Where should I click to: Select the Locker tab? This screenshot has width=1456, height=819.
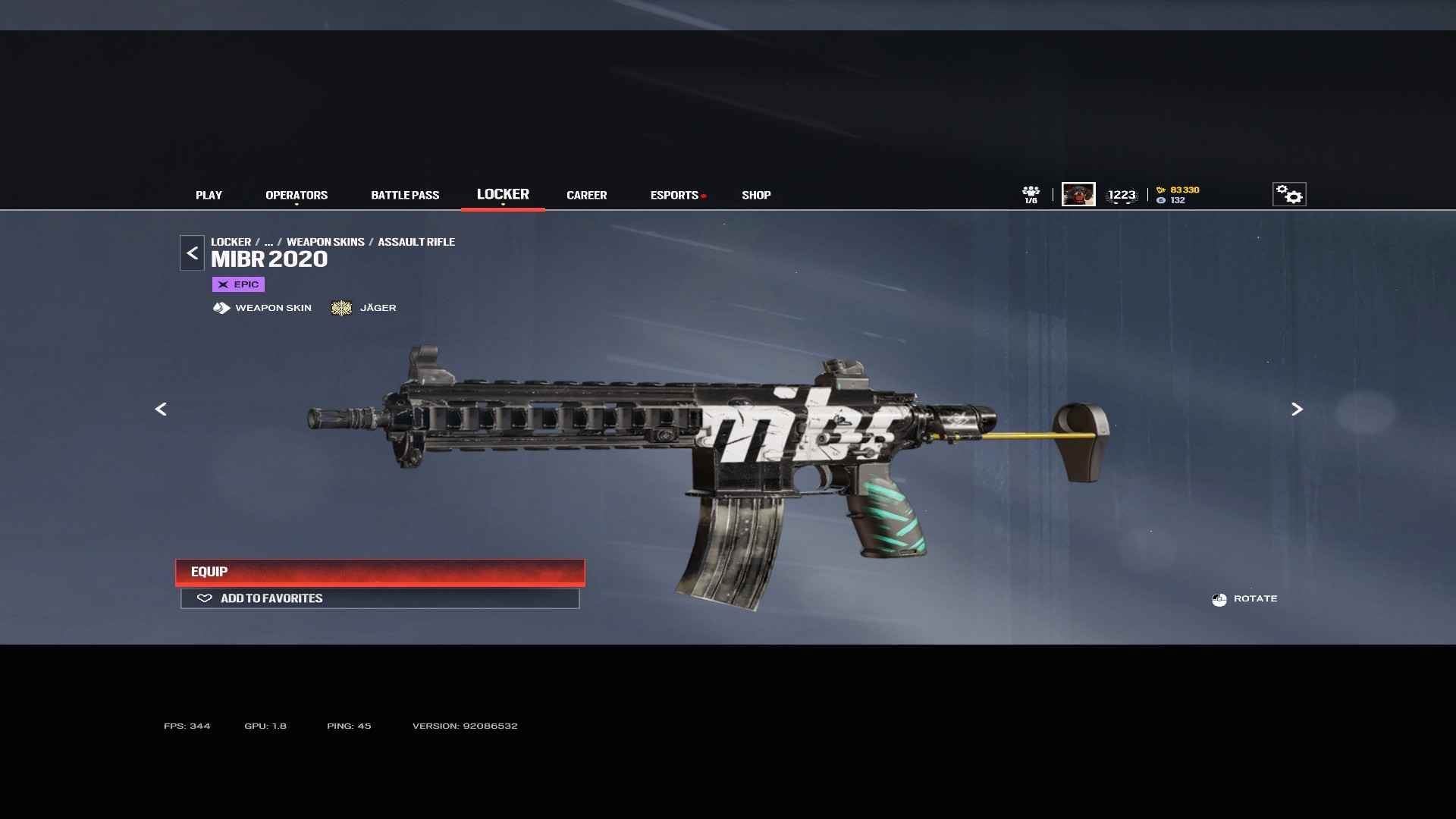[x=503, y=194]
